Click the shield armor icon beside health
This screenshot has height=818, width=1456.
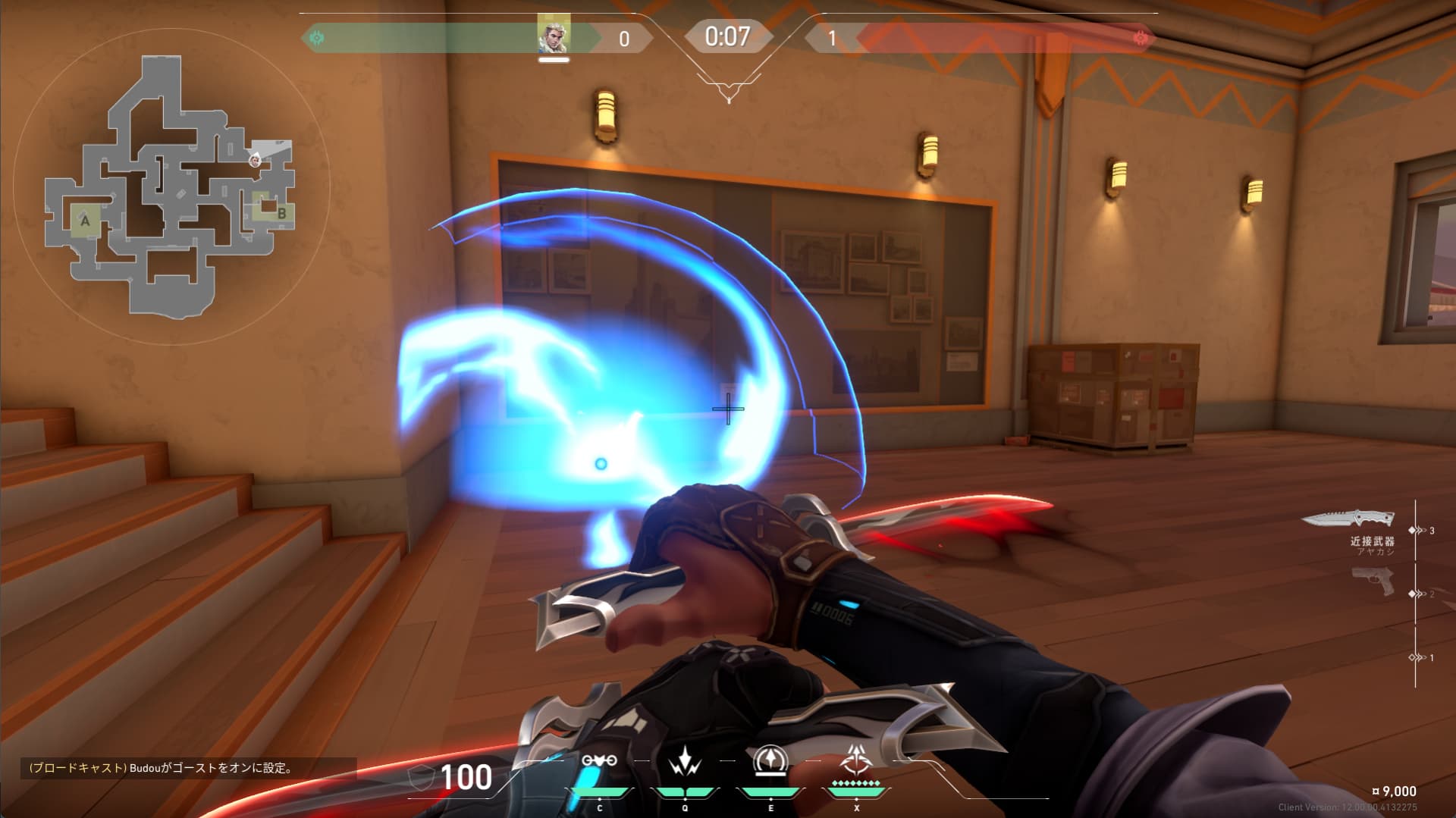click(x=422, y=778)
